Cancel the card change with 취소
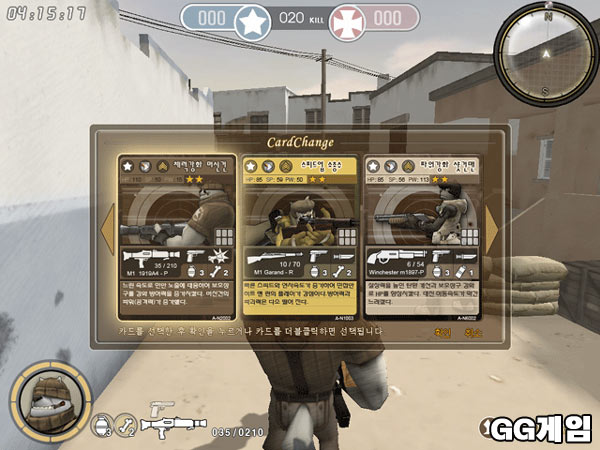The height and width of the screenshot is (450, 600). (x=474, y=333)
